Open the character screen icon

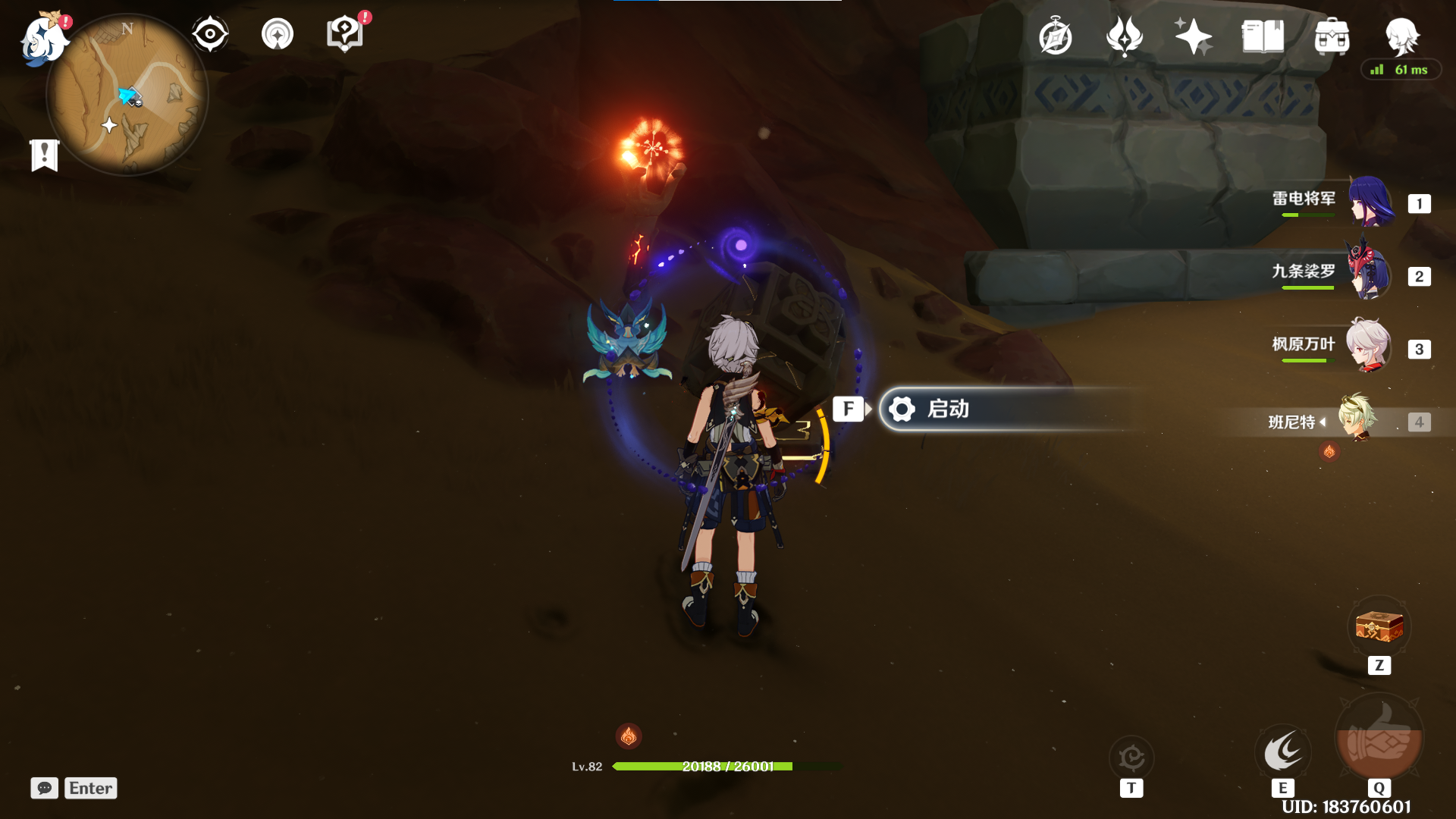(1401, 36)
